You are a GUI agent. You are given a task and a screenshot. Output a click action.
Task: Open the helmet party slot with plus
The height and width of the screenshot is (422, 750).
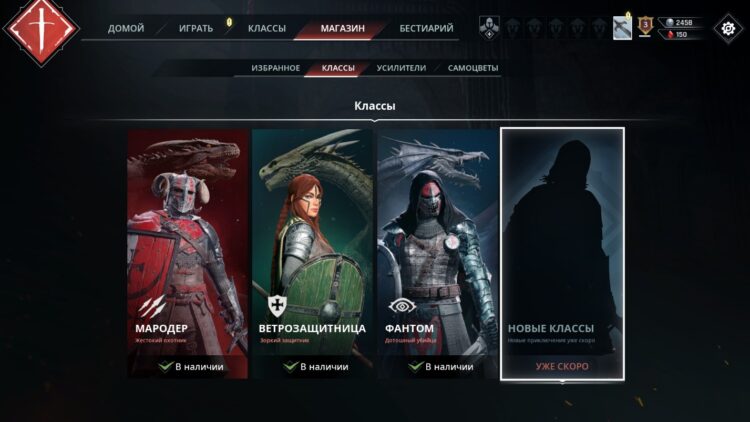coord(488,28)
